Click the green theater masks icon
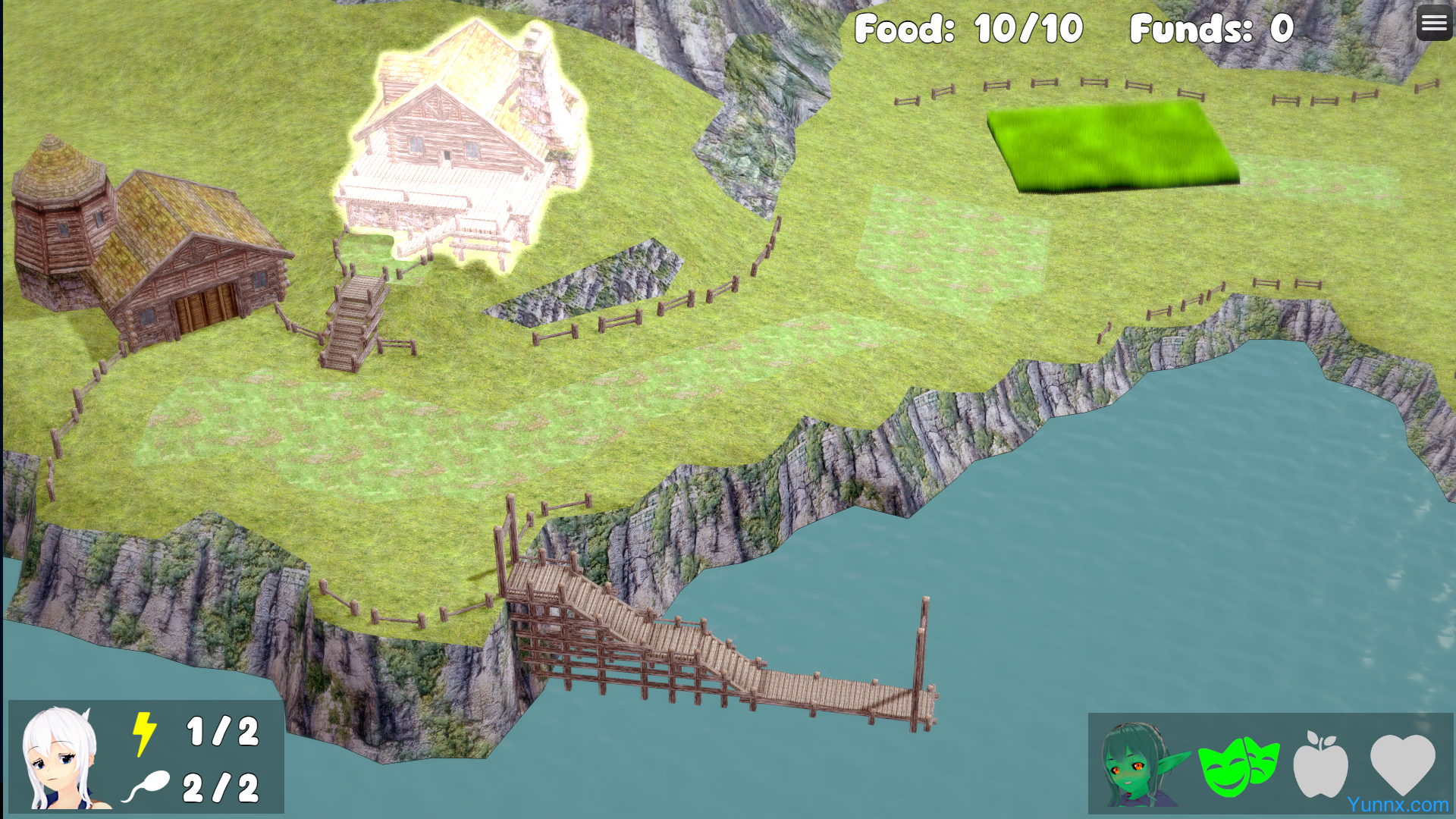 pyautogui.click(x=1238, y=766)
